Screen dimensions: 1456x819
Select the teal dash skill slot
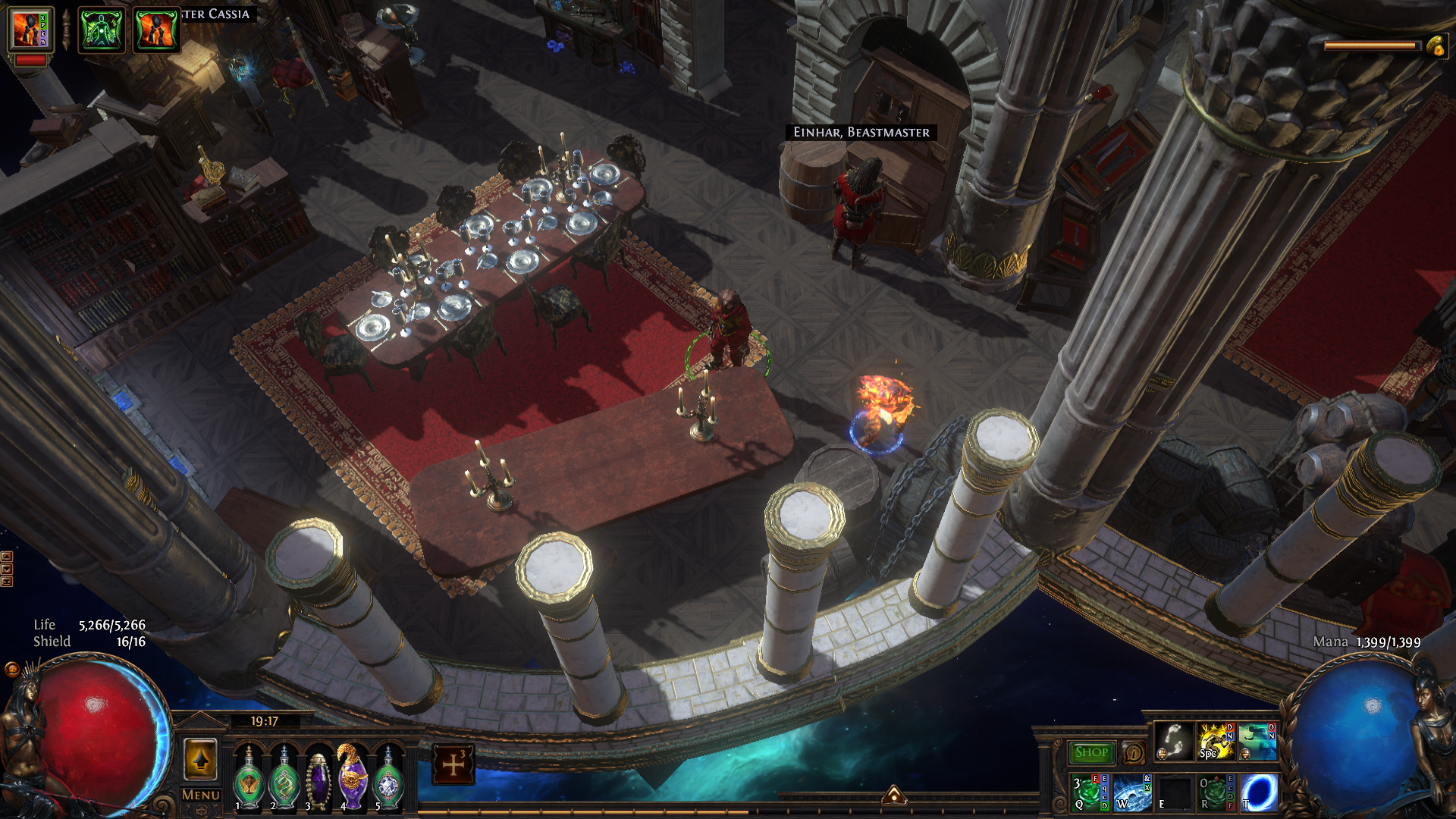tap(1257, 741)
